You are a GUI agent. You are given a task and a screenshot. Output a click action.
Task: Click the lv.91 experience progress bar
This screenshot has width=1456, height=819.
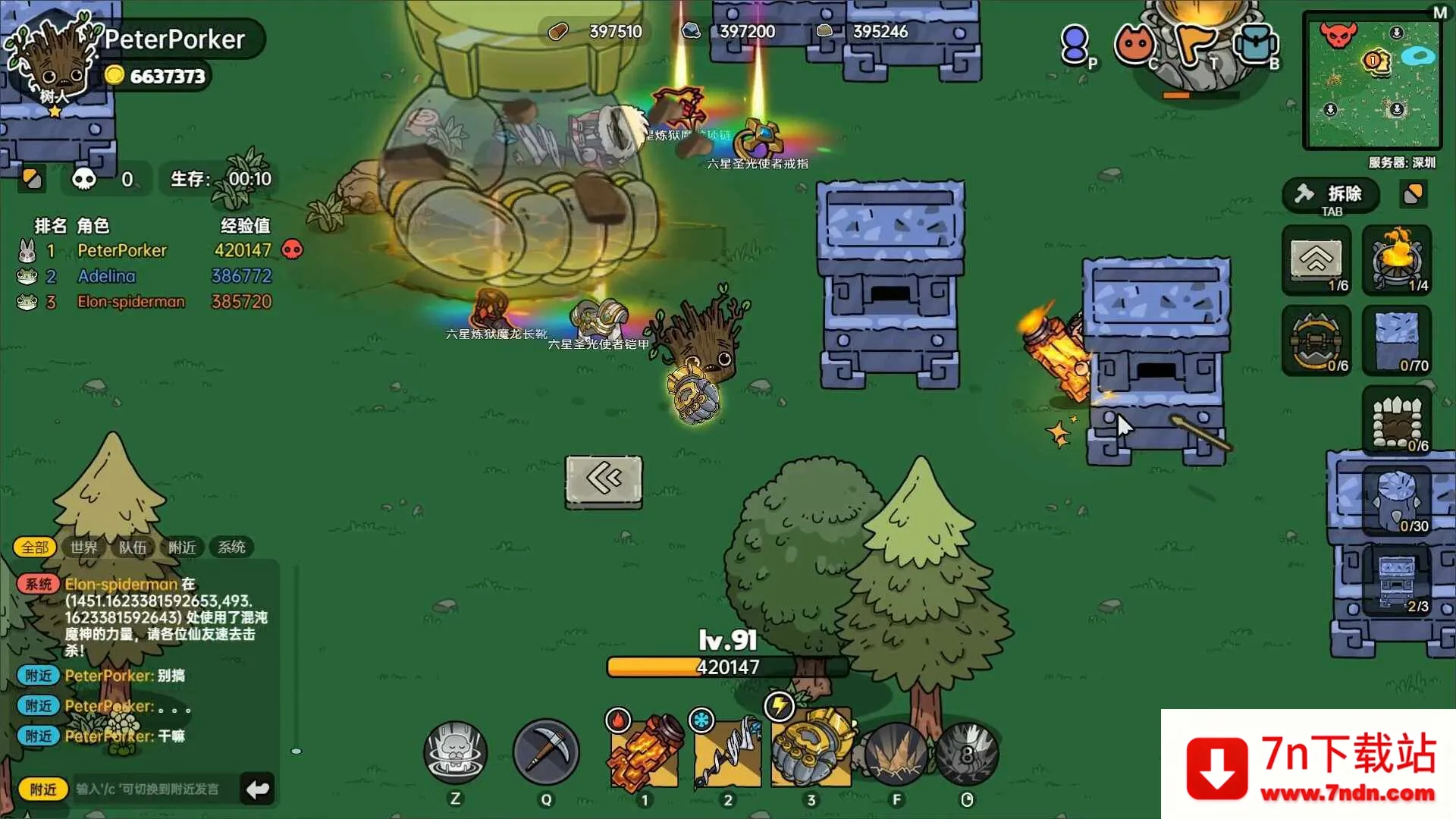726,667
